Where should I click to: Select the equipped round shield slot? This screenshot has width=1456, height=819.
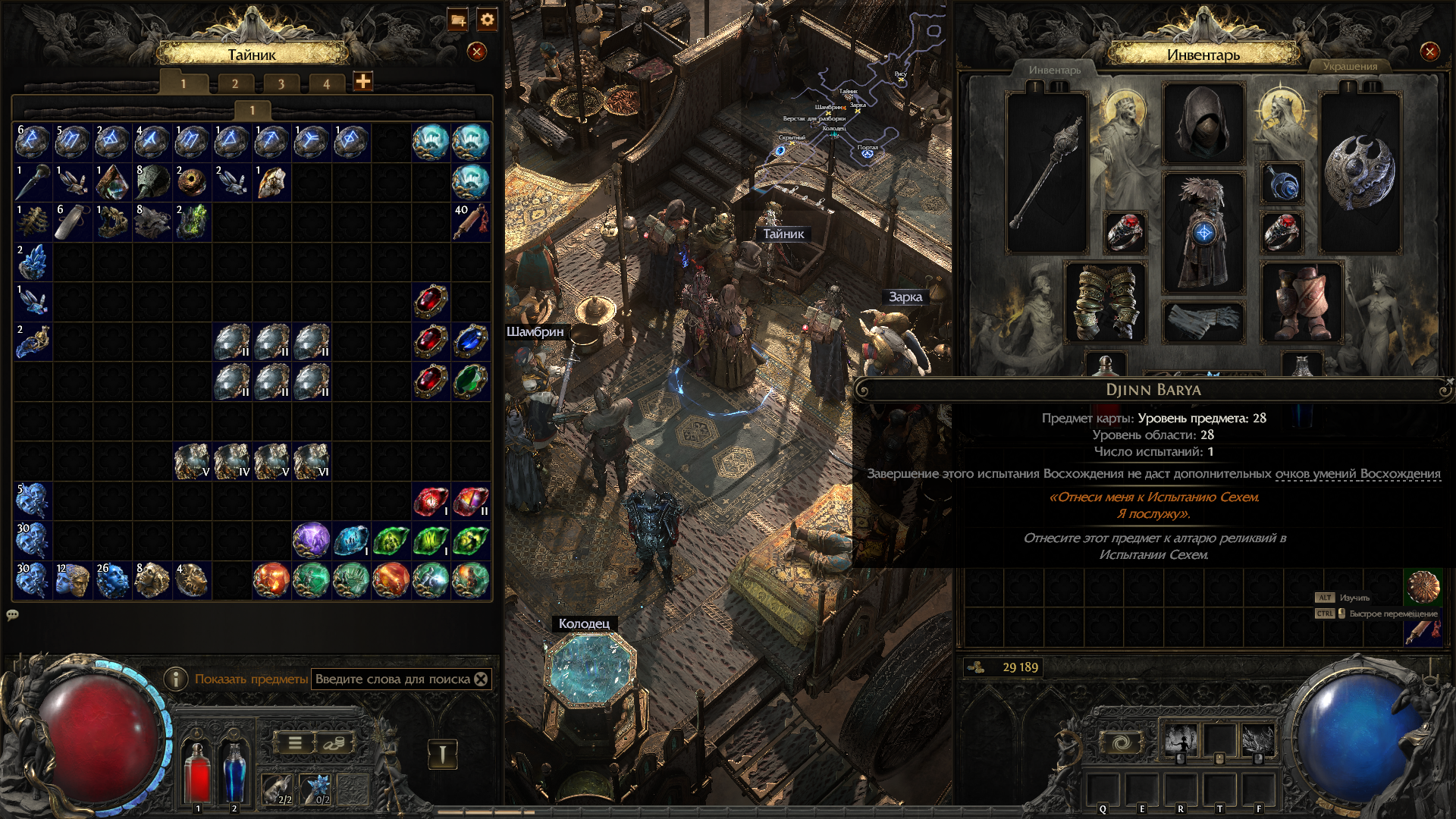pos(1360,173)
